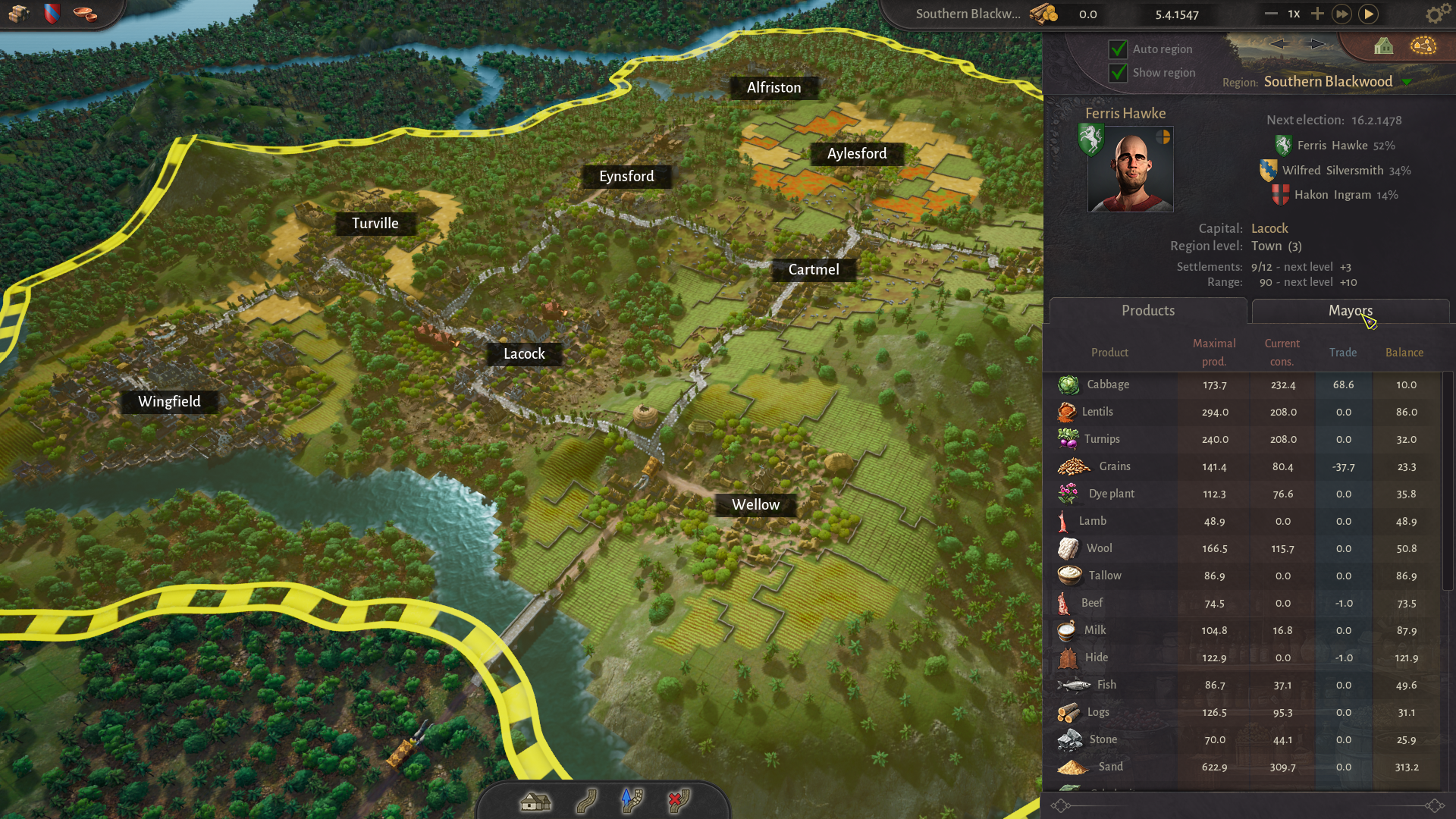
Task: Go to the previous region with left arrow
Action: pos(1279,44)
